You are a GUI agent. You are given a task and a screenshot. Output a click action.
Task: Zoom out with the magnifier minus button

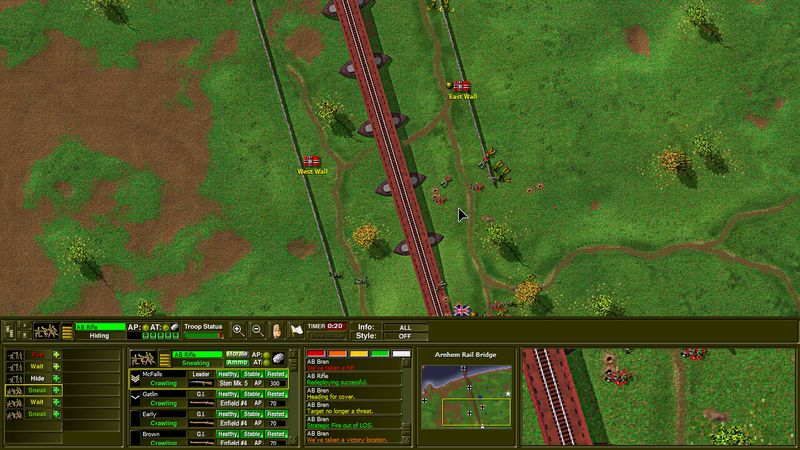click(x=256, y=329)
